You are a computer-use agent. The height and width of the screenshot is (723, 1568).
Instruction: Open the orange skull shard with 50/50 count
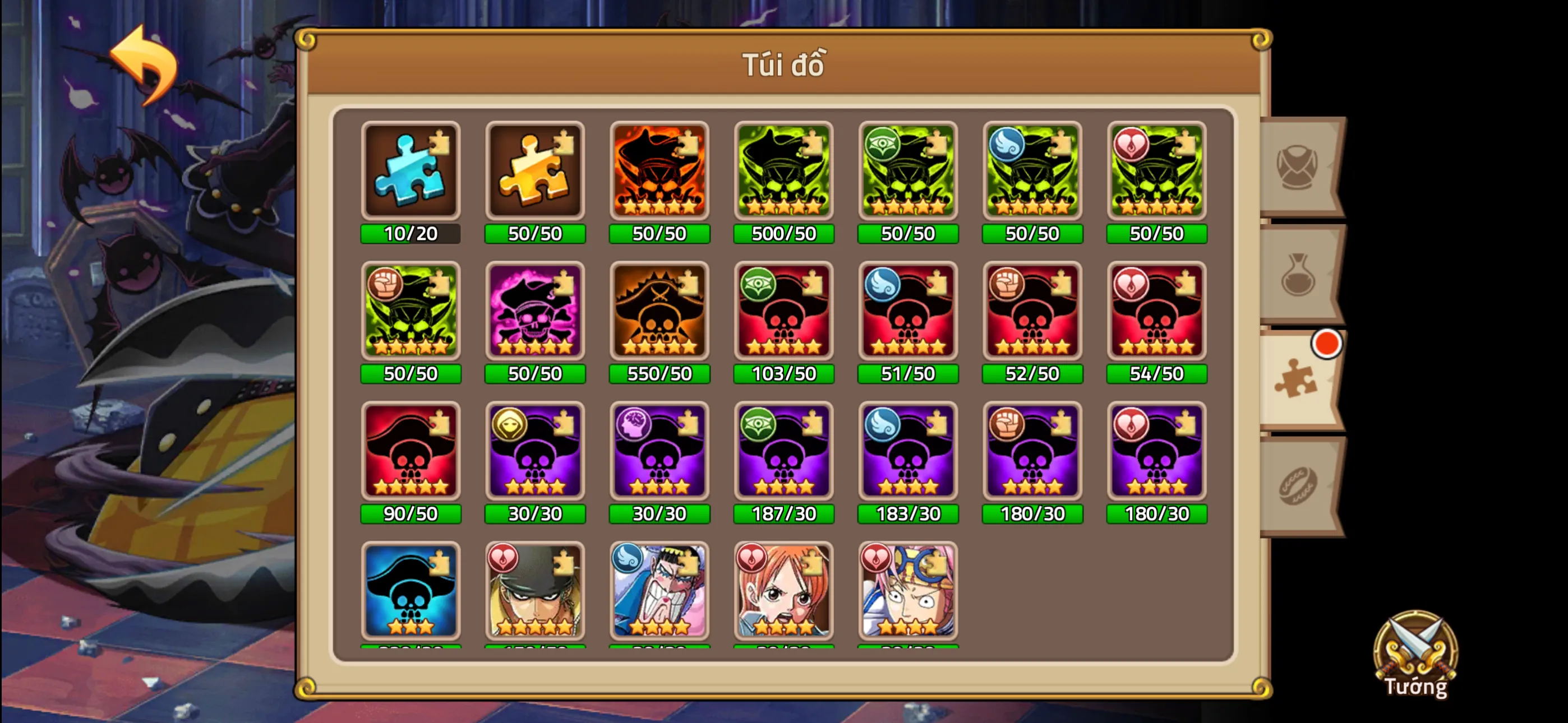pyautogui.click(x=659, y=173)
